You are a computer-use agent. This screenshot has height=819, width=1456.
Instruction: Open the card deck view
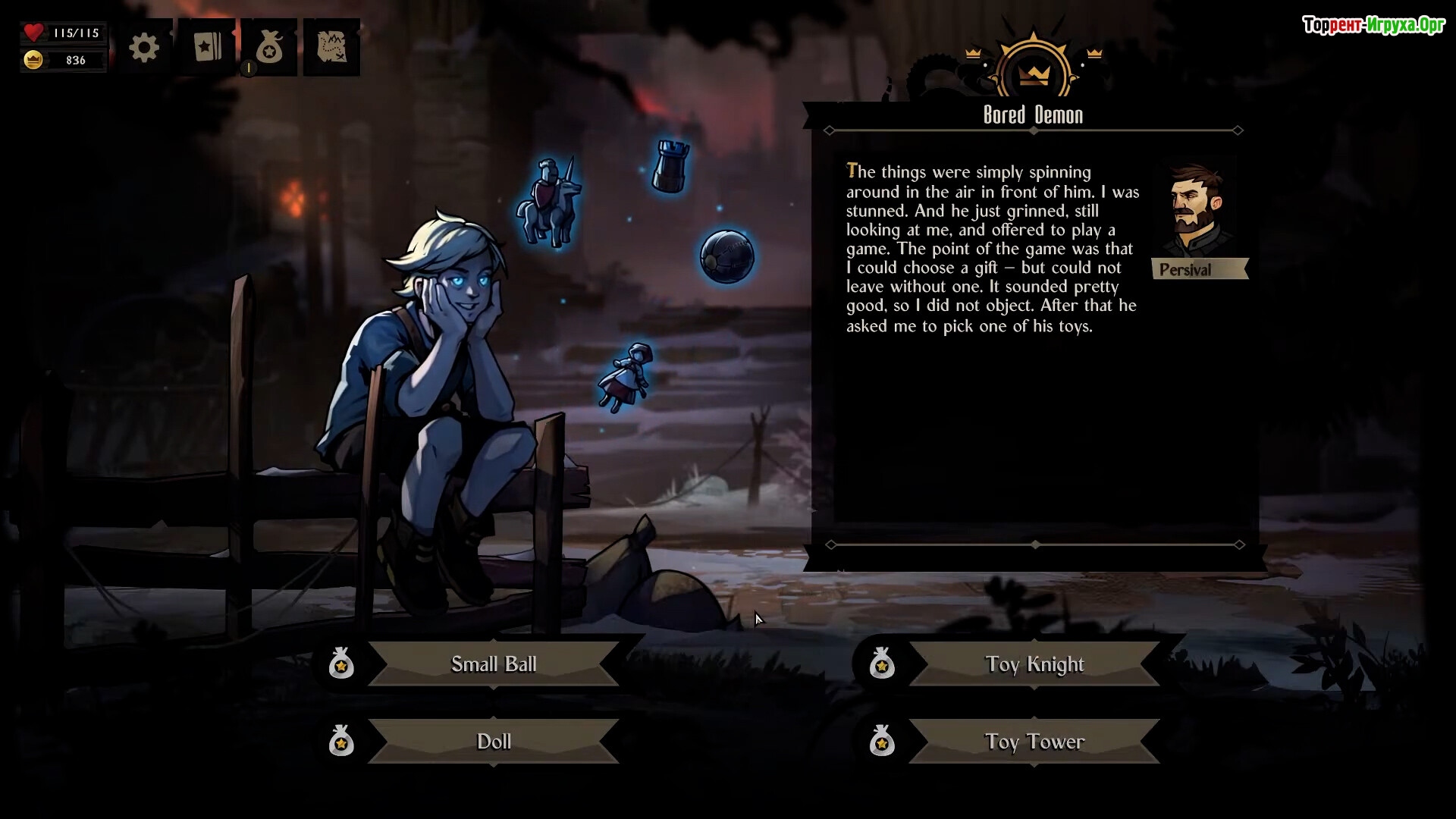pos(207,48)
